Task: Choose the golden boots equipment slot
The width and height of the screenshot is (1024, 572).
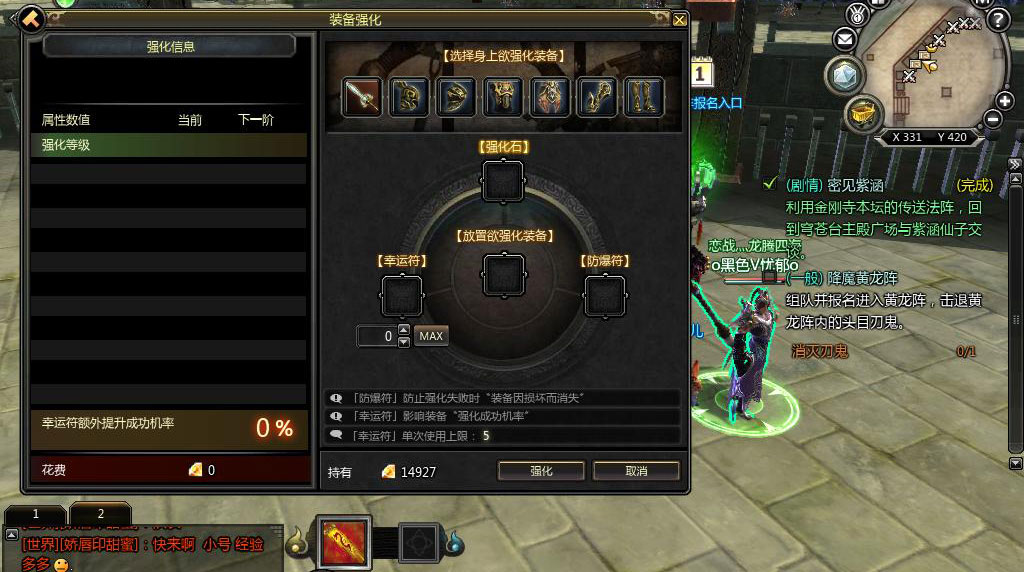Action: [x=645, y=97]
